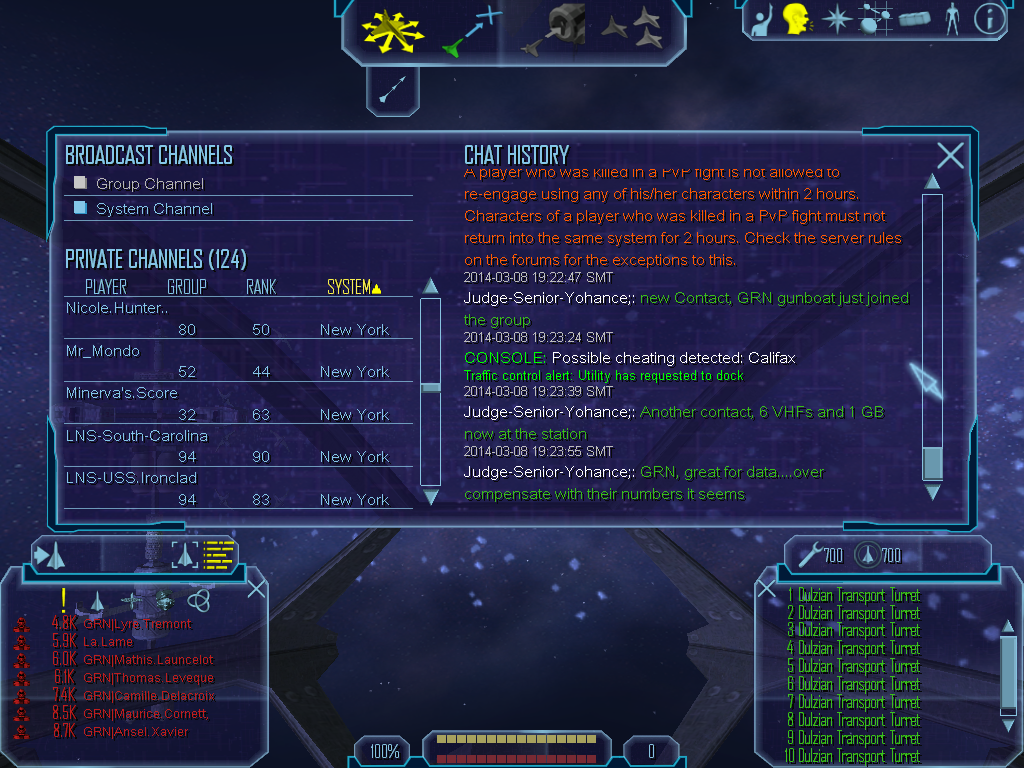
Task: Select the System Channel broadcast option
Action: tap(81, 208)
